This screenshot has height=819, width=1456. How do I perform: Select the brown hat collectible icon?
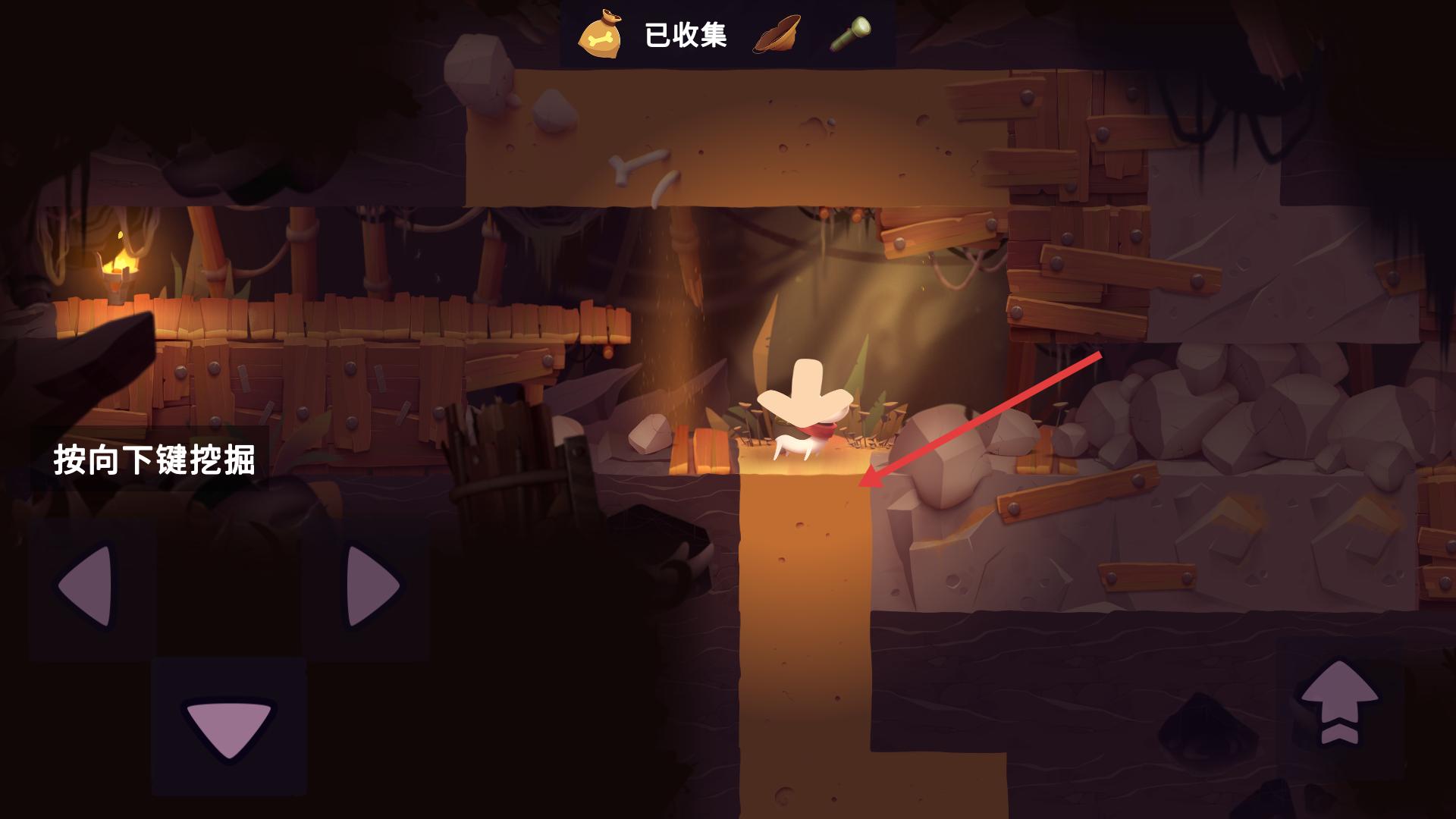(777, 34)
